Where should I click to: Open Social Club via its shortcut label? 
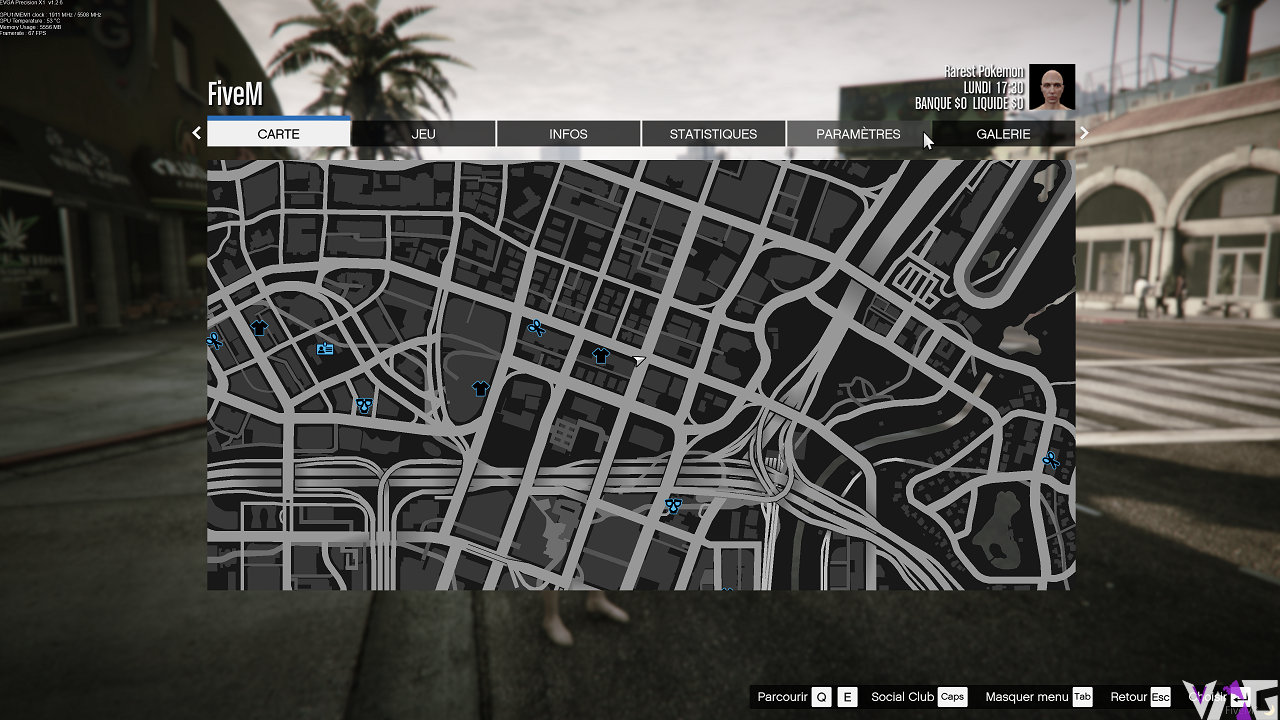coord(903,697)
